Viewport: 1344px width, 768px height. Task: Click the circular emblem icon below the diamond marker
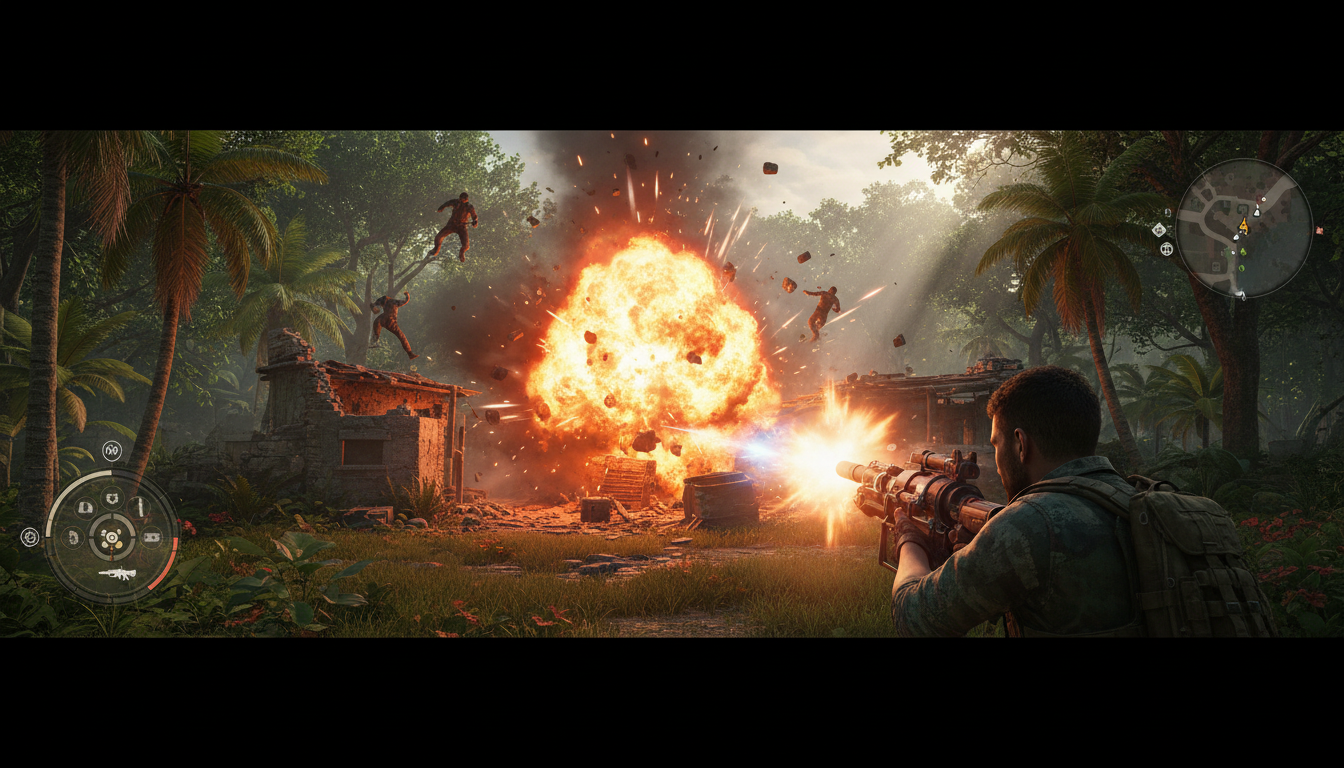1166,249
